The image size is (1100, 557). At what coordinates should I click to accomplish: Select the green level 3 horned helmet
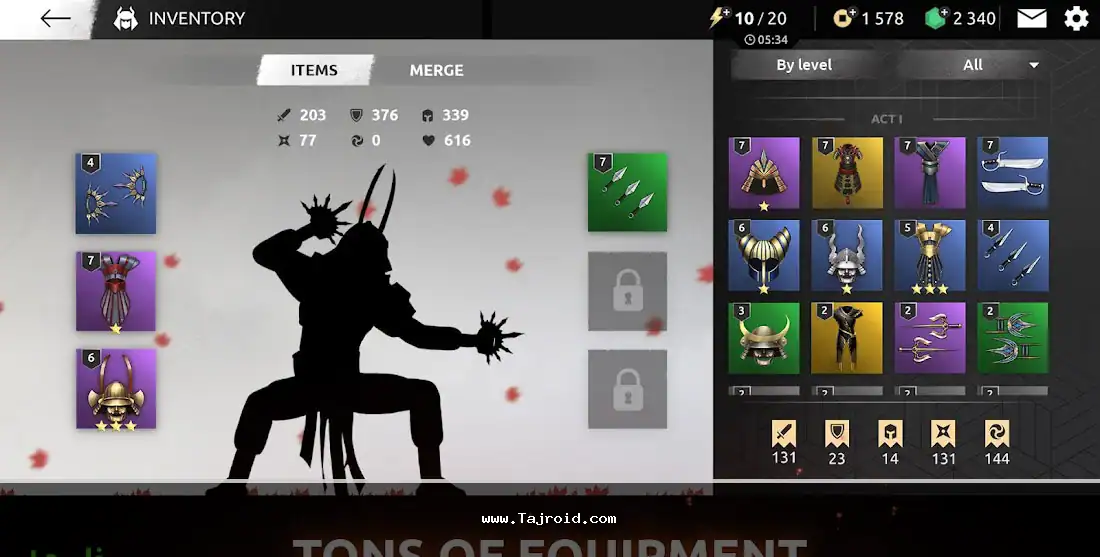(764, 338)
